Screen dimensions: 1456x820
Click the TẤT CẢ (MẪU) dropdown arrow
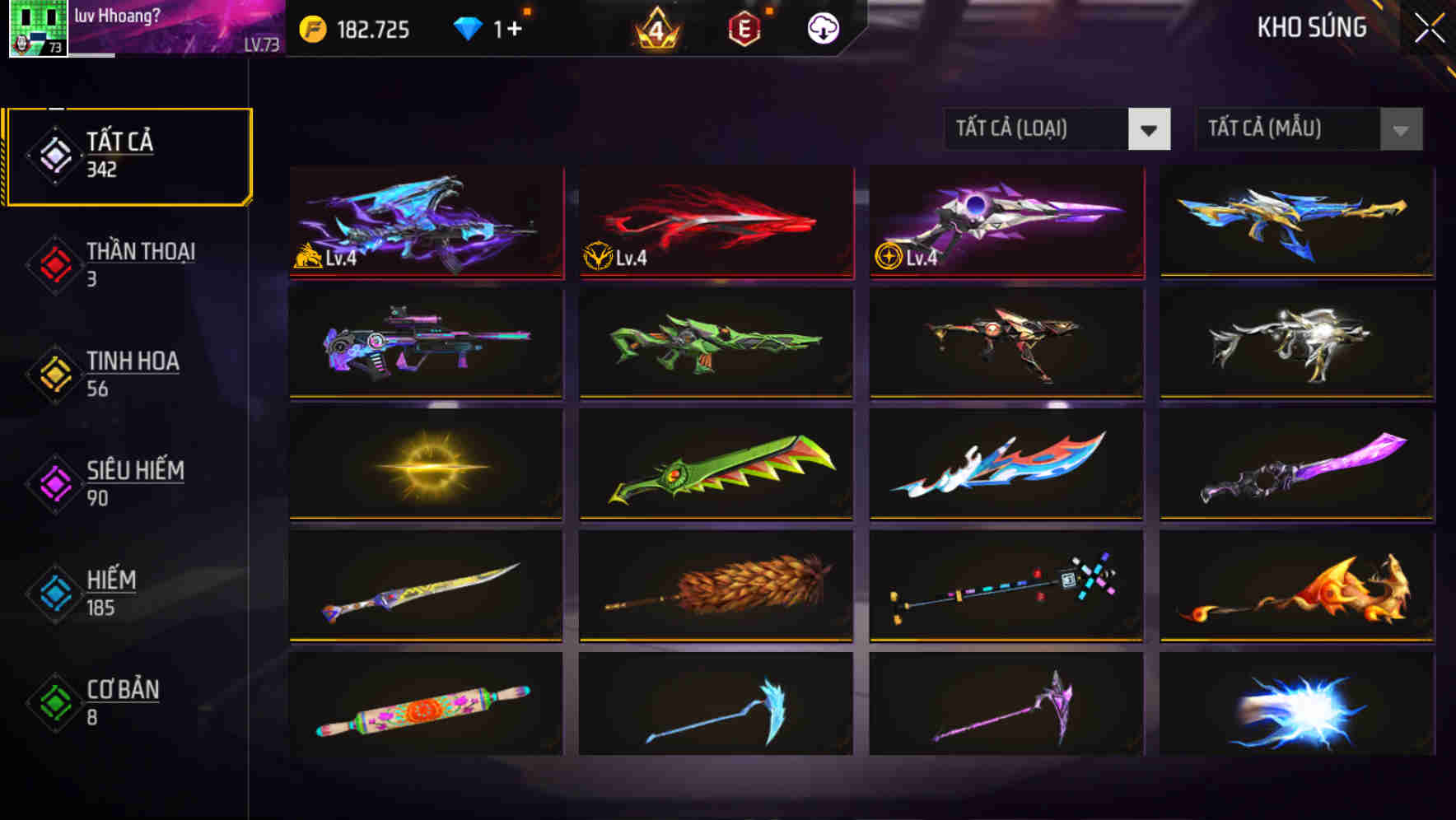click(1399, 129)
